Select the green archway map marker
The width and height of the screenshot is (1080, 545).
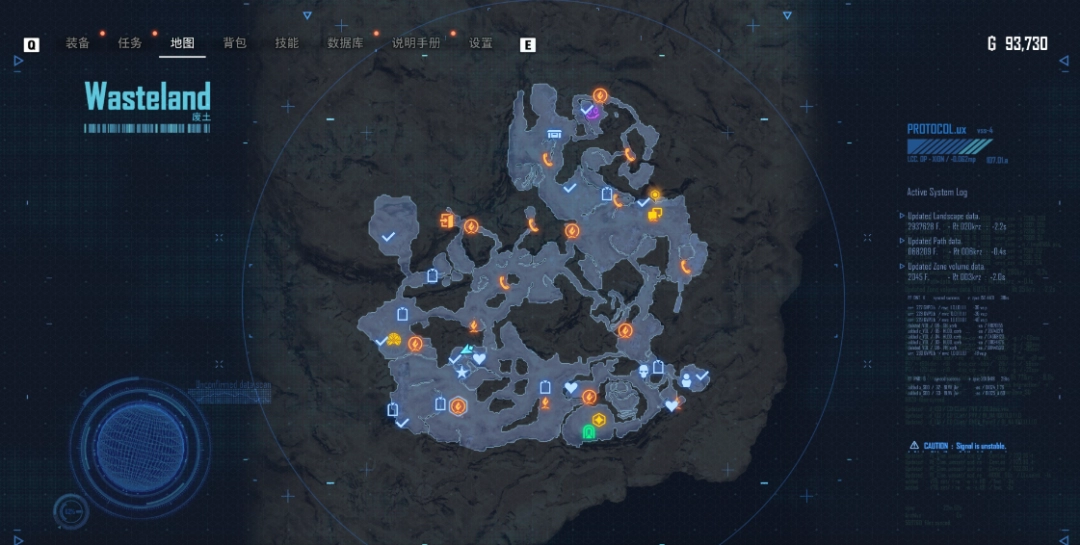(589, 432)
